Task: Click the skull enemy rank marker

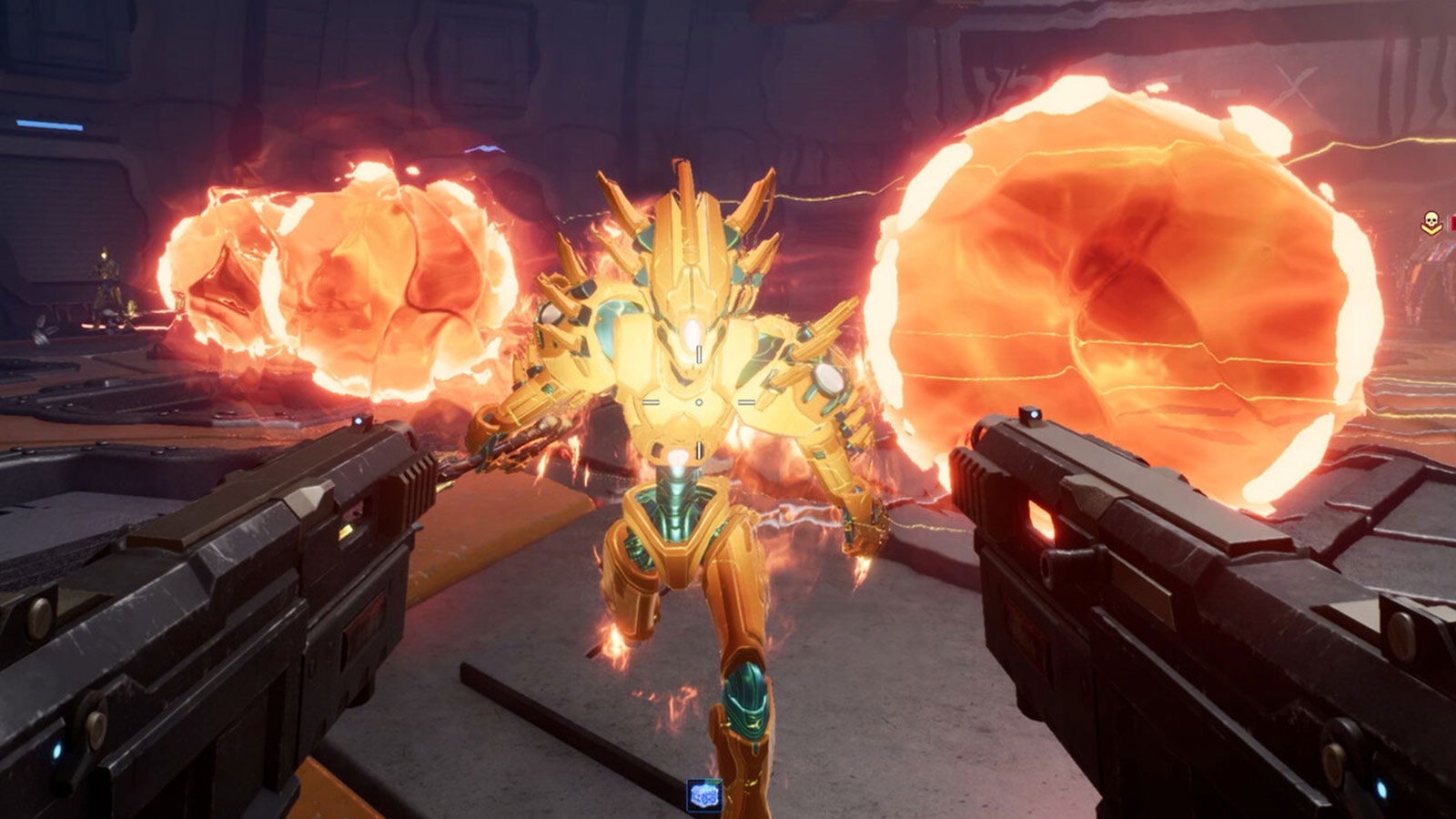Action: click(1431, 221)
